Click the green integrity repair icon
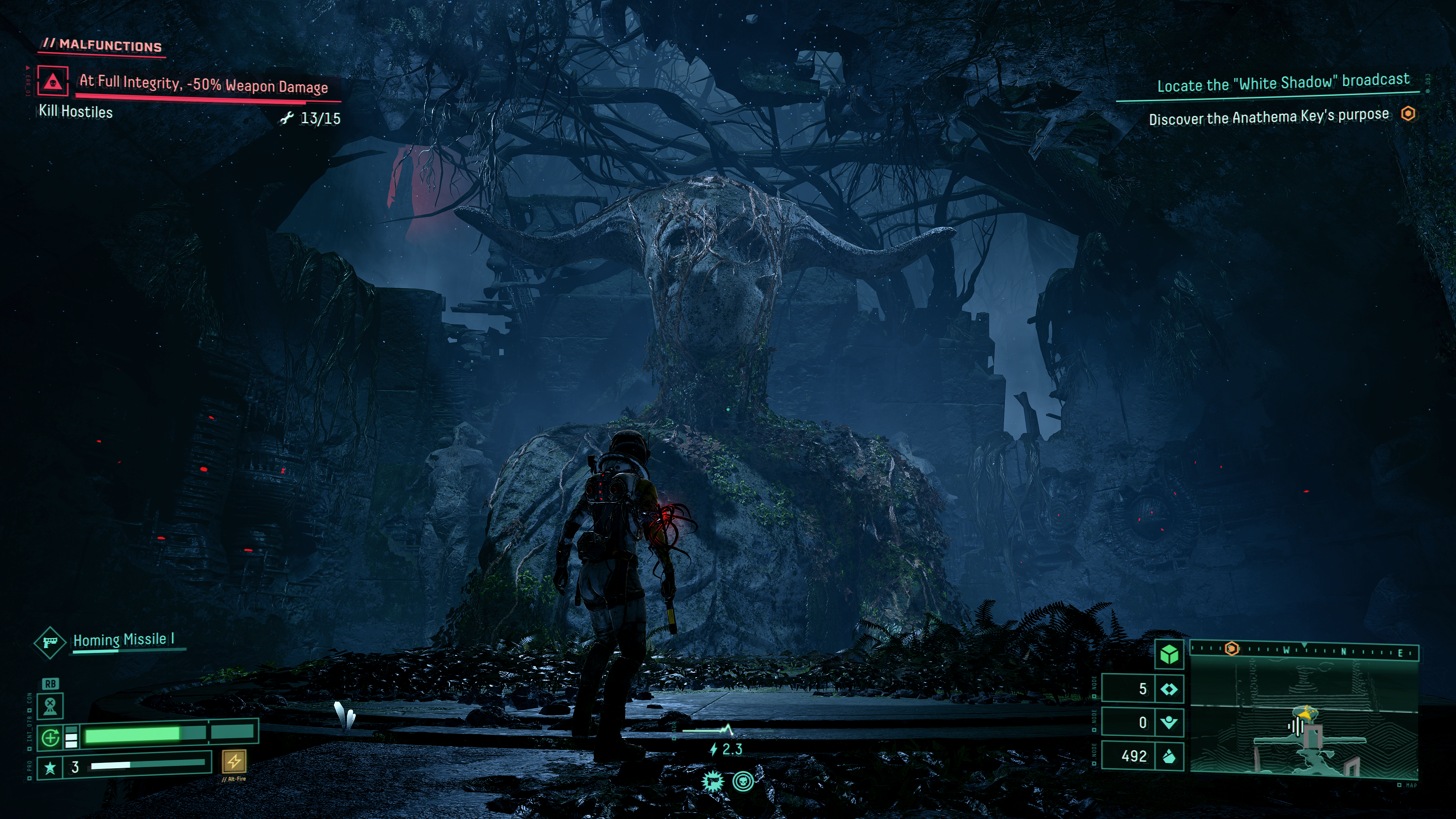 (x=50, y=737)
